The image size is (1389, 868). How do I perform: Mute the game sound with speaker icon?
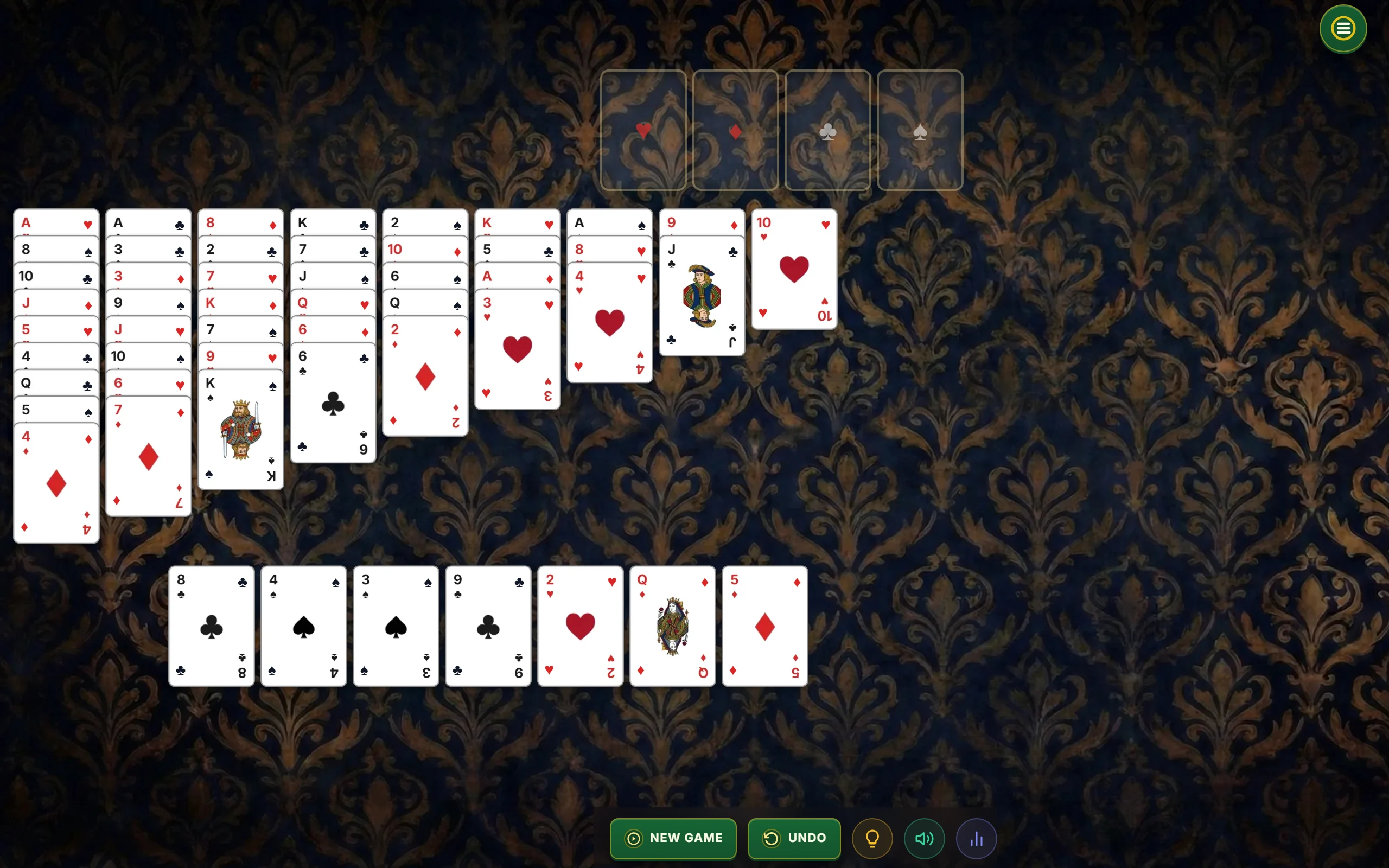924,838
